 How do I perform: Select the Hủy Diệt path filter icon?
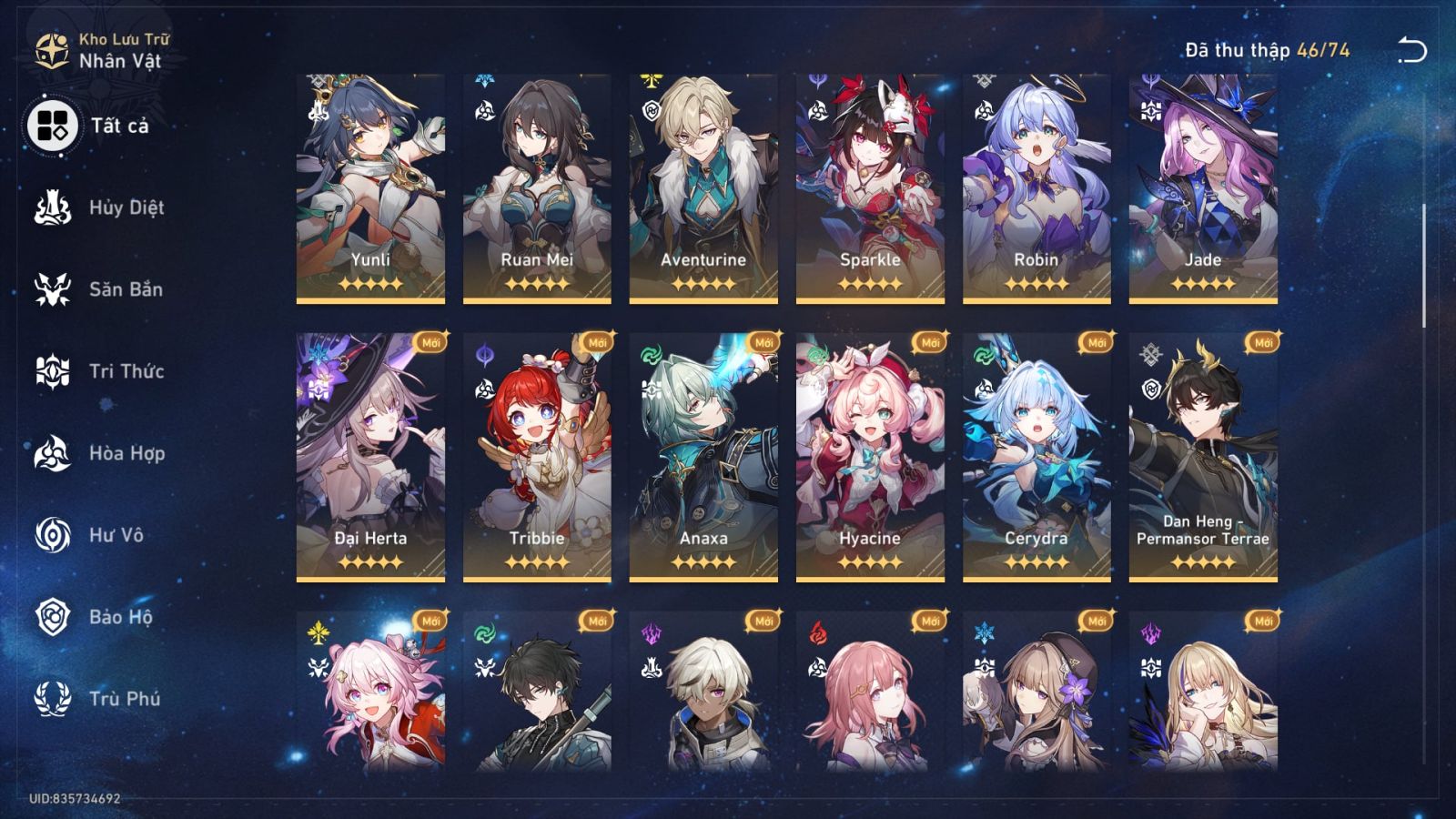tap(52, 207)
